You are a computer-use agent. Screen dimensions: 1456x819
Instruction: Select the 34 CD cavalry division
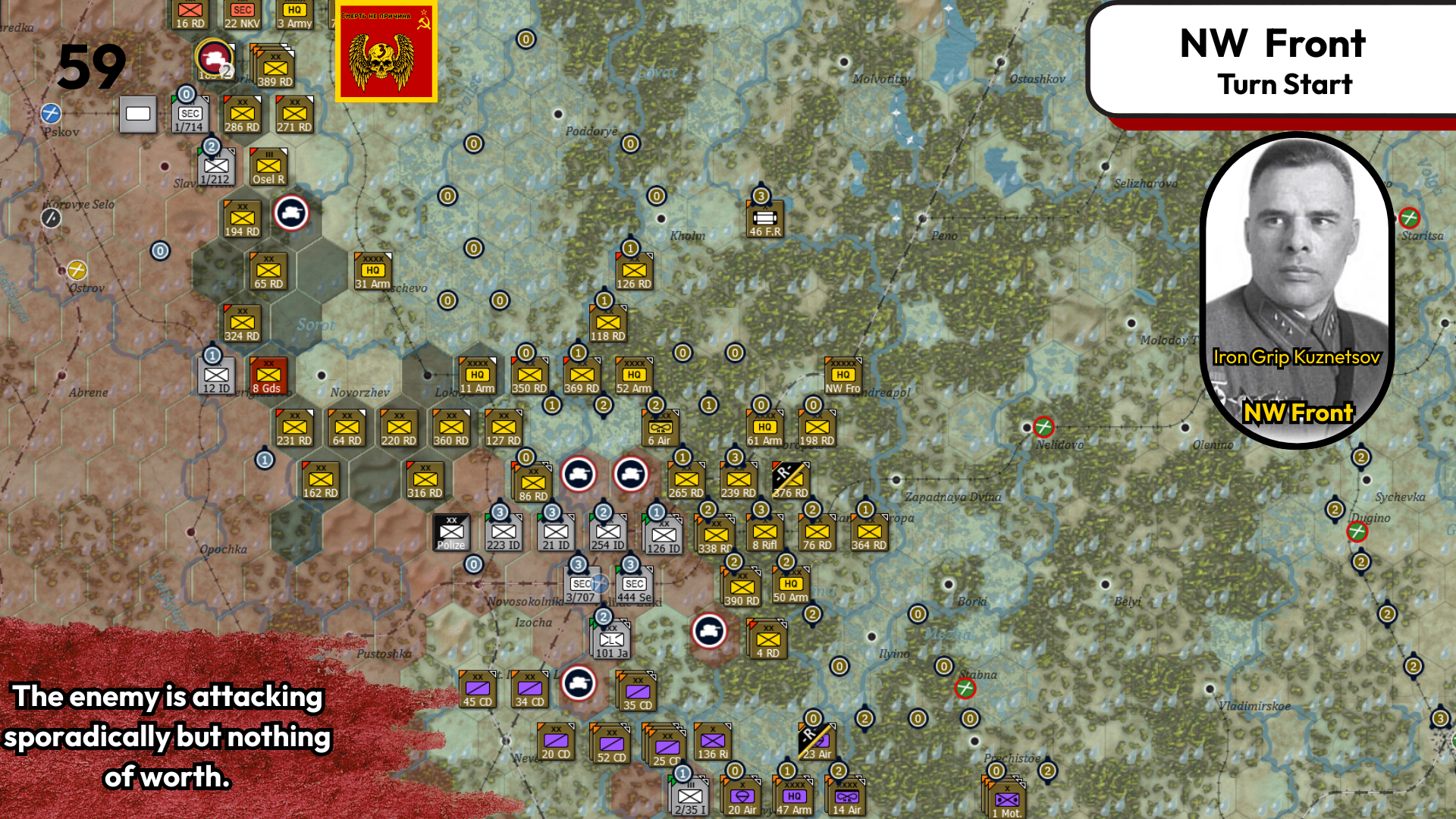[529, 690]
